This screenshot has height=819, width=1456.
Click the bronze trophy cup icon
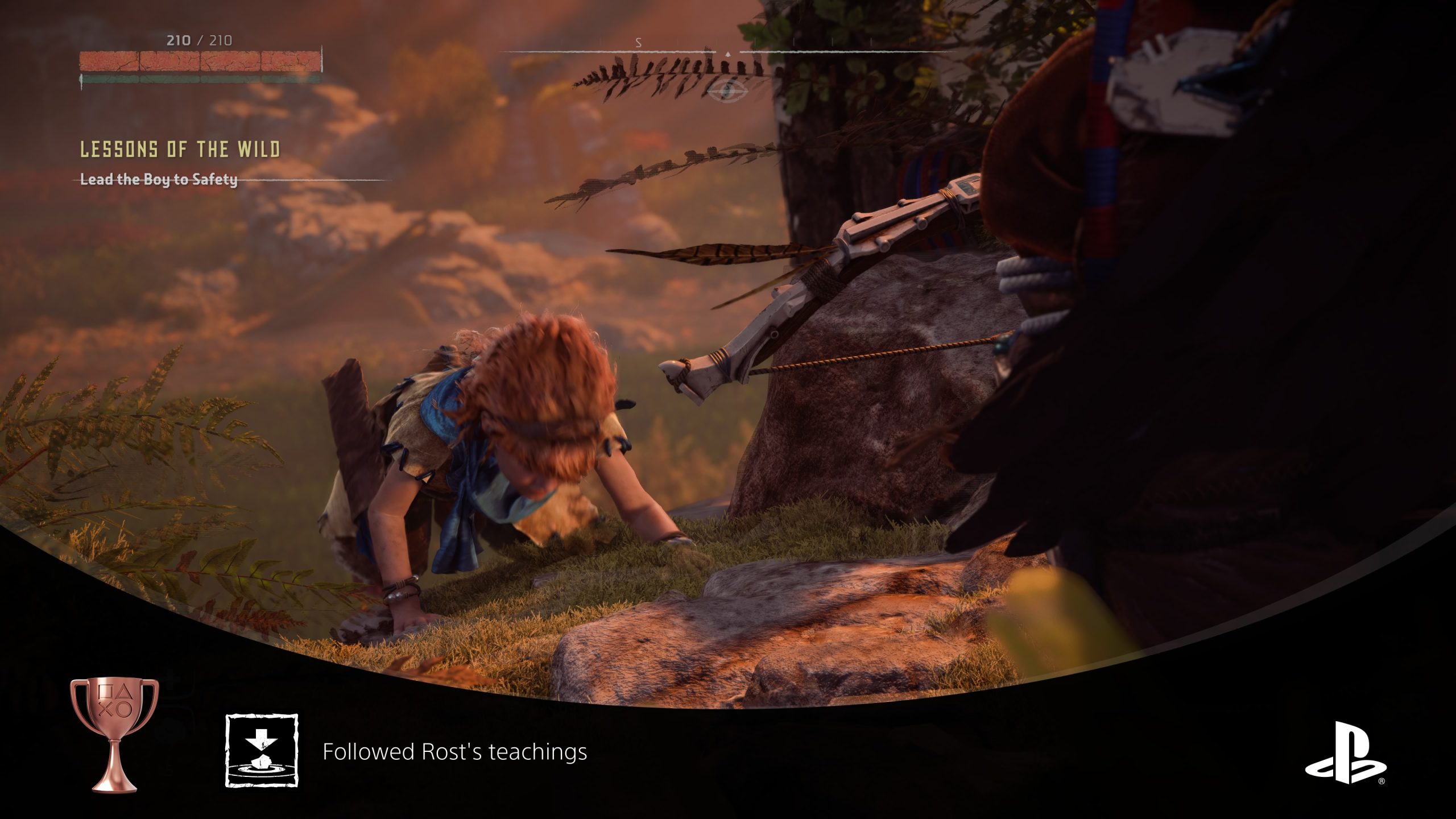(x=114, y=734)
